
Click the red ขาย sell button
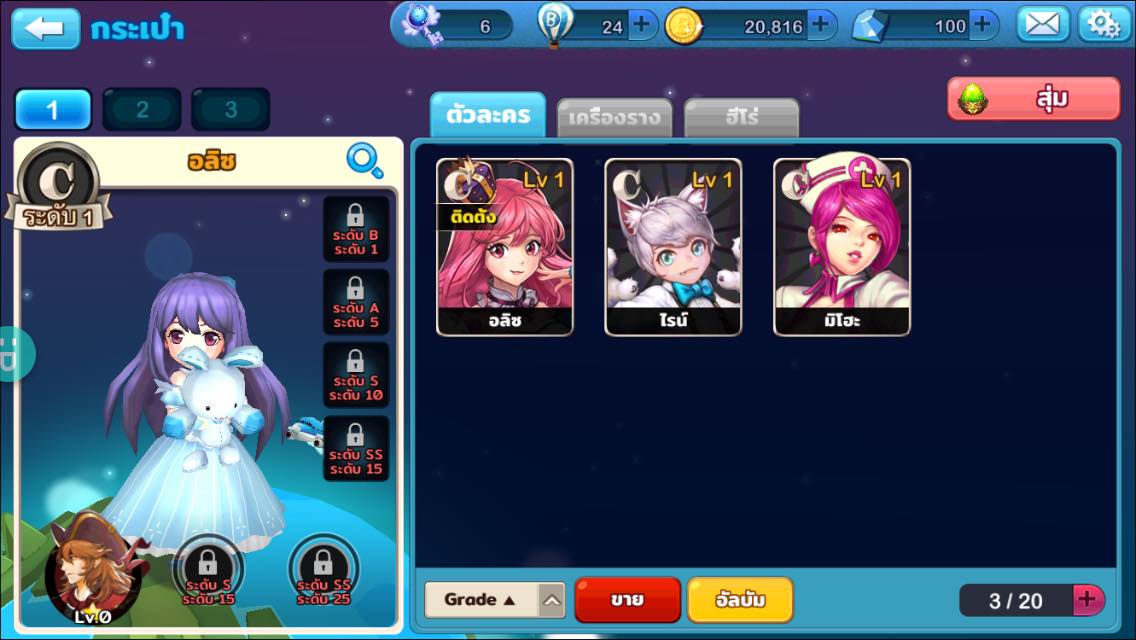click(627, 600)
